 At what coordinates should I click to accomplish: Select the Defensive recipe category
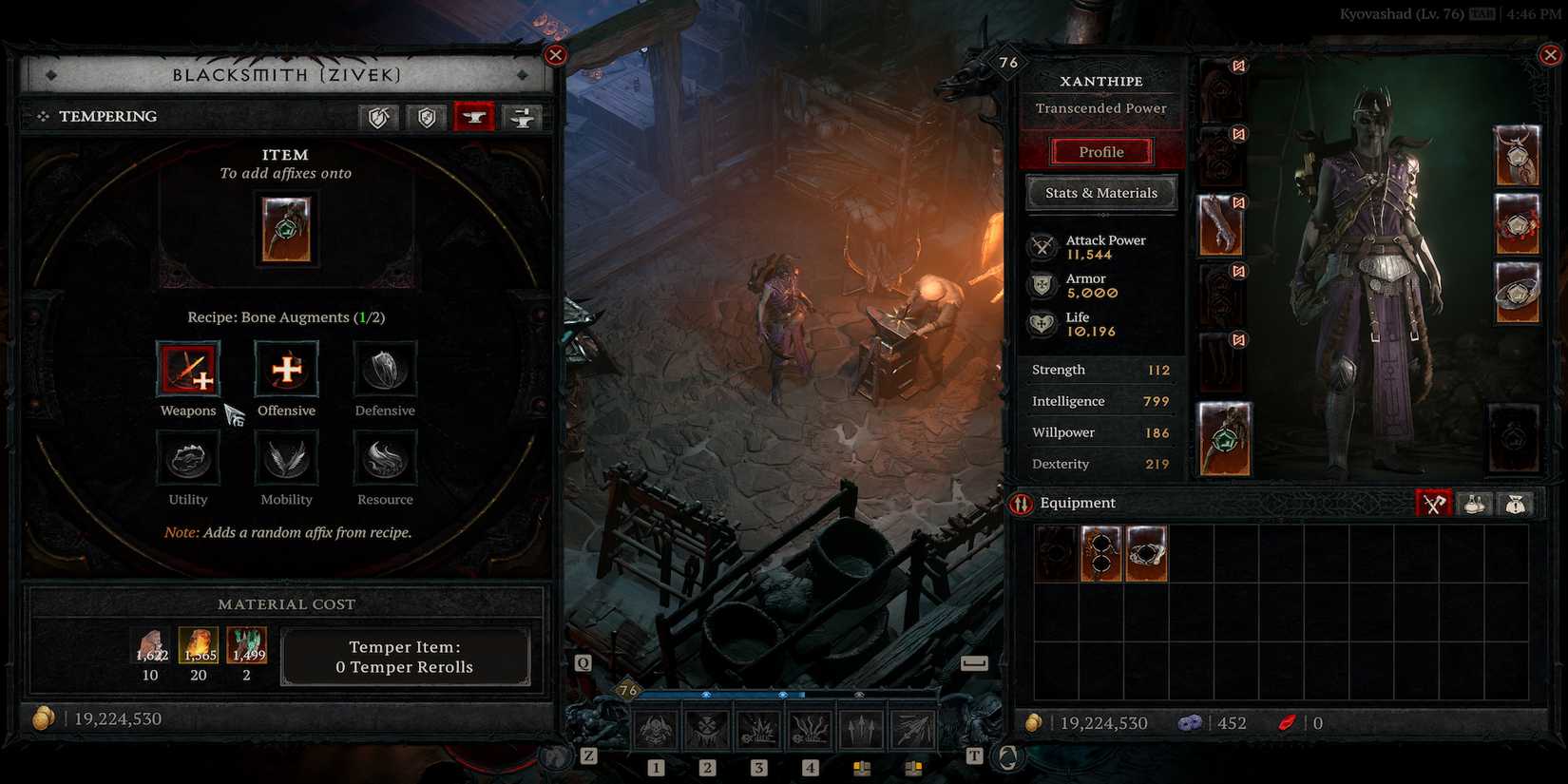click(x=384, y=371)
